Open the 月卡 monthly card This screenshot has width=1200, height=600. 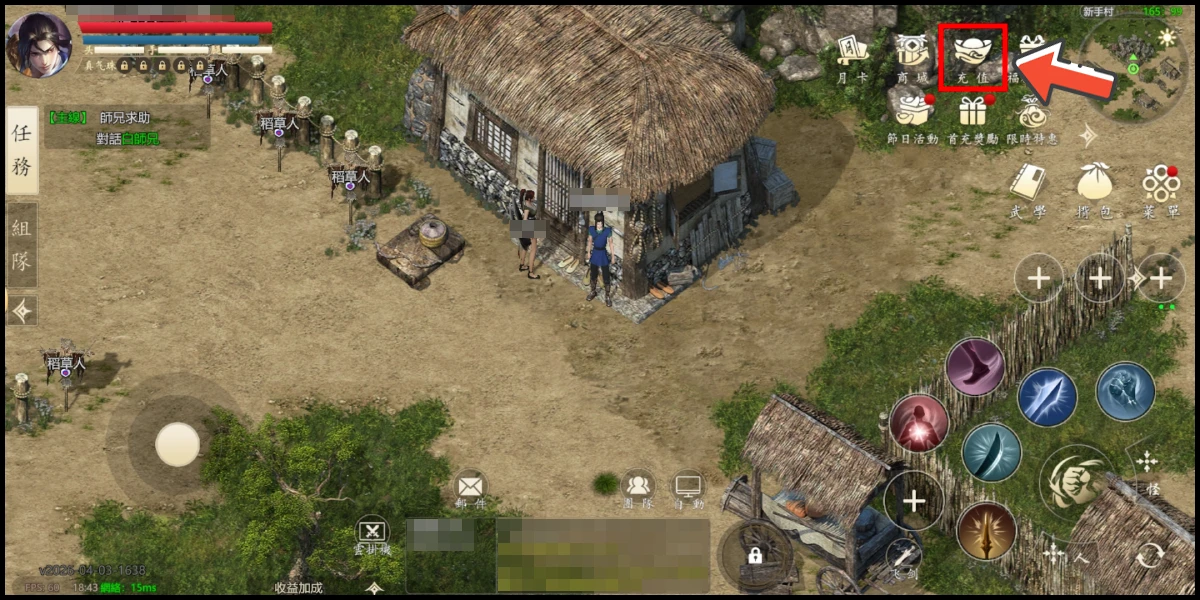851,55
